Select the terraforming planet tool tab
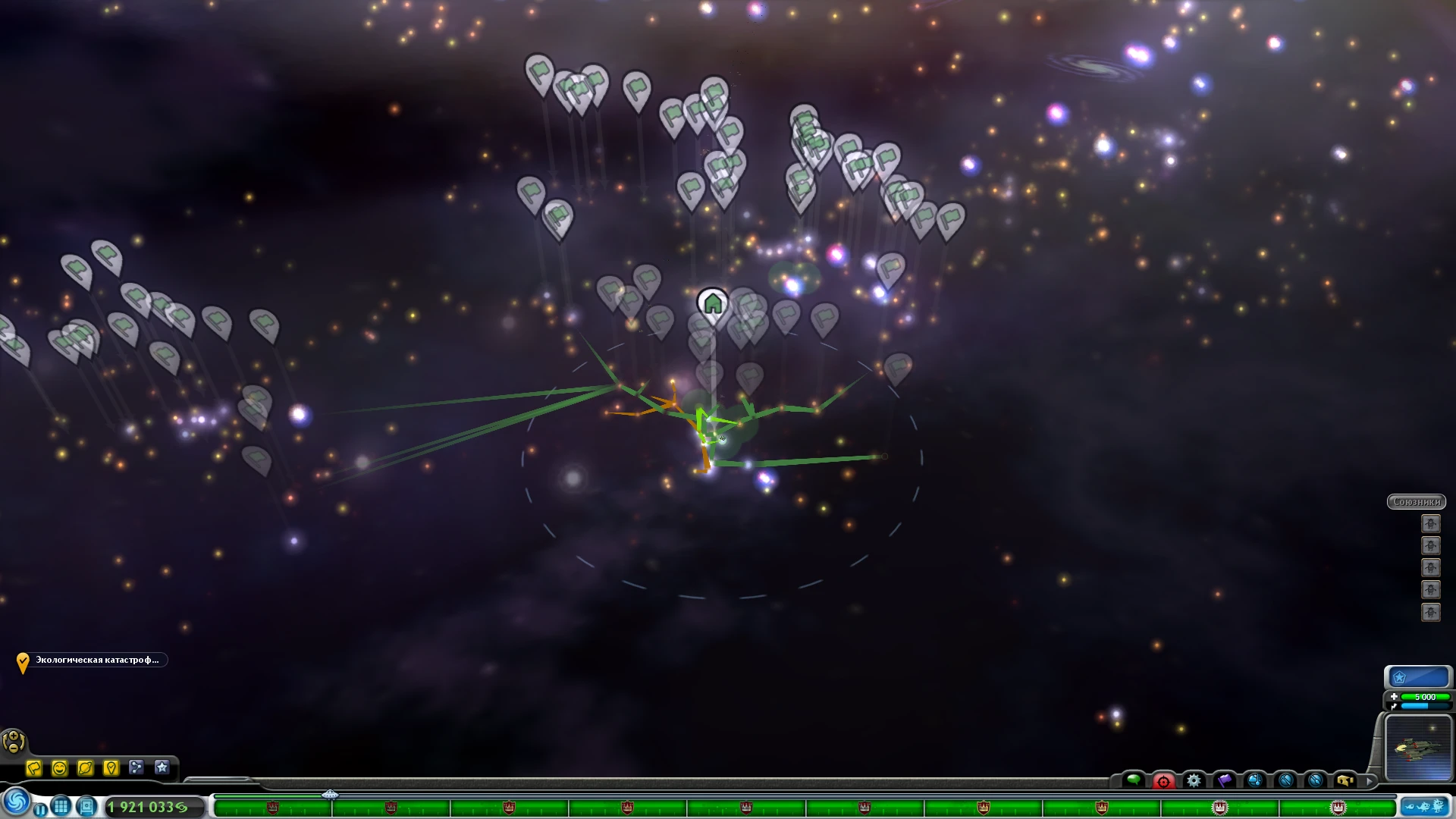Image resolution: width=1456 pixels, height=819 pixels. (x=1255, y=781)
